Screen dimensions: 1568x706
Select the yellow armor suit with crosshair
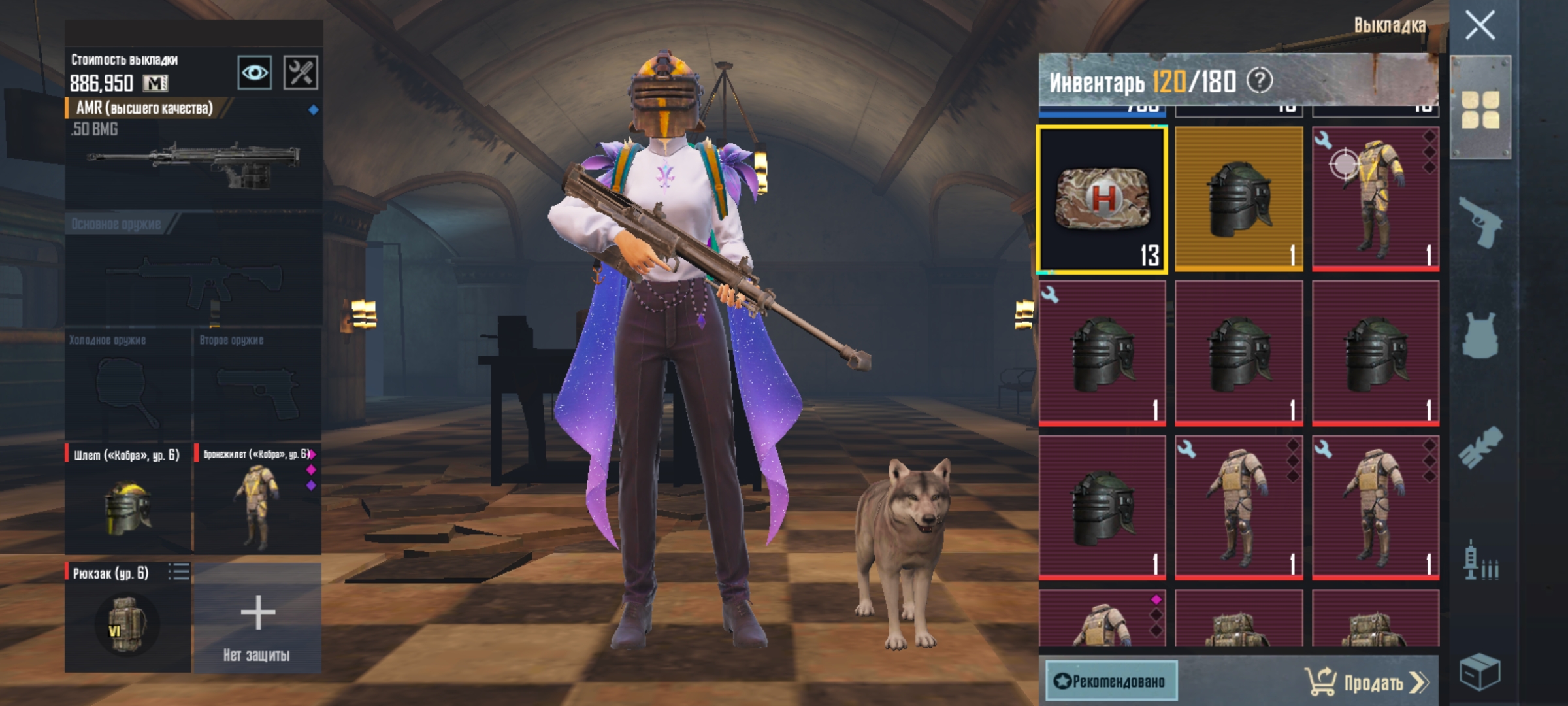(x=1375, y=199)
